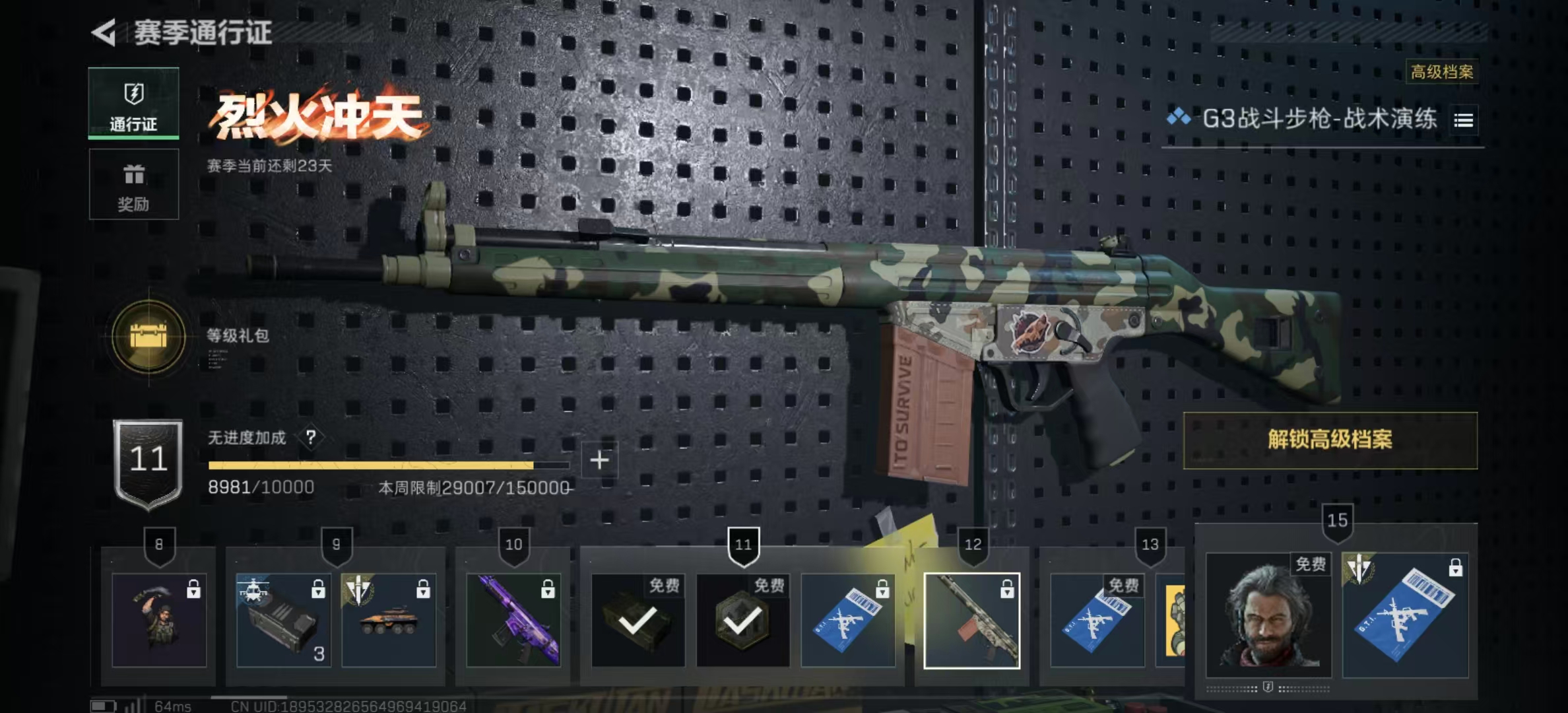The height and width of the screenshot is (713, 1568).
Task: Select the helicopter crate reward with 3
Action: pos(283,620)
